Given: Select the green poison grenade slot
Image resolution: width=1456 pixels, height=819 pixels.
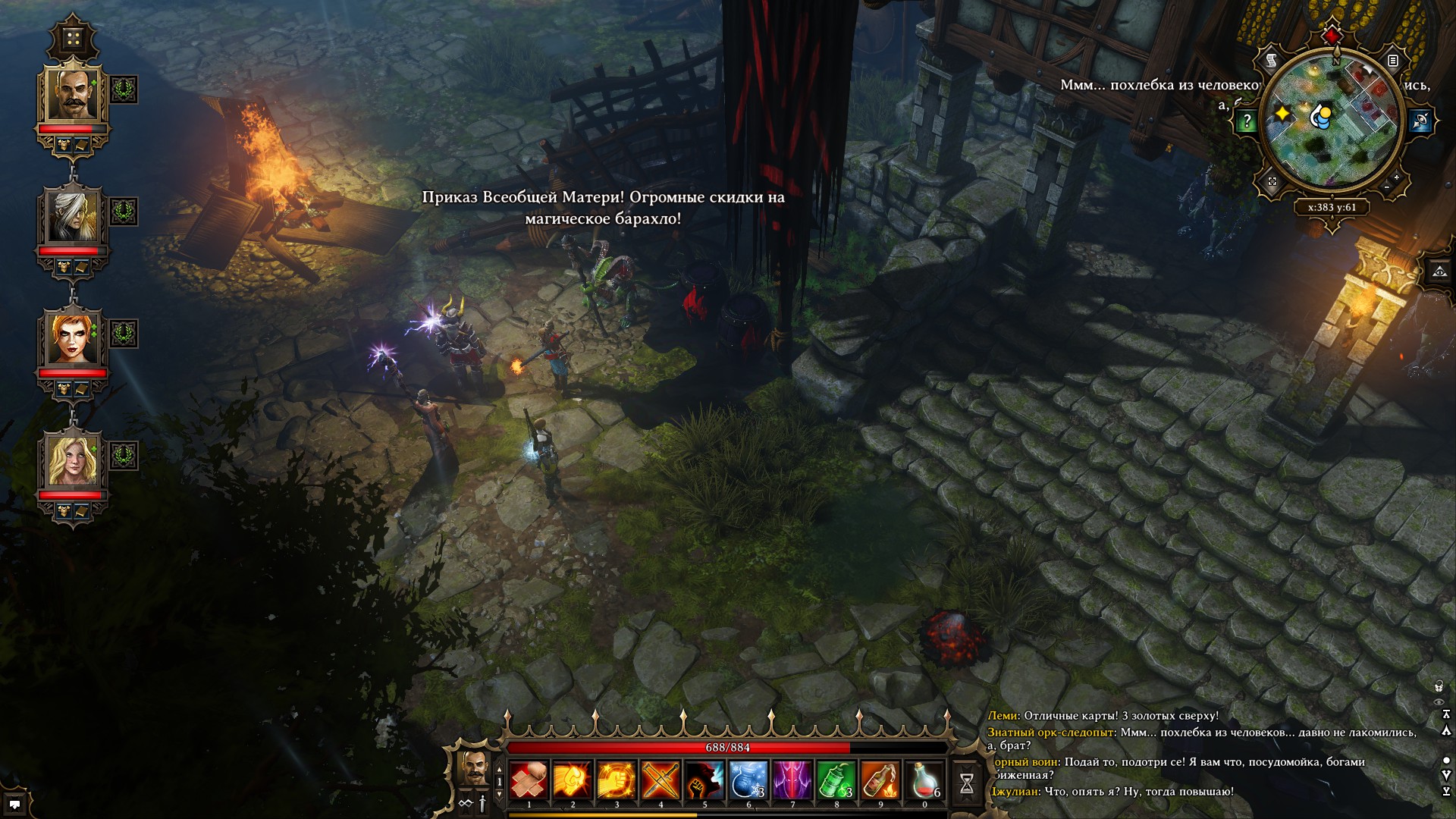Looking at the screenshot, I should pos(836,780).
